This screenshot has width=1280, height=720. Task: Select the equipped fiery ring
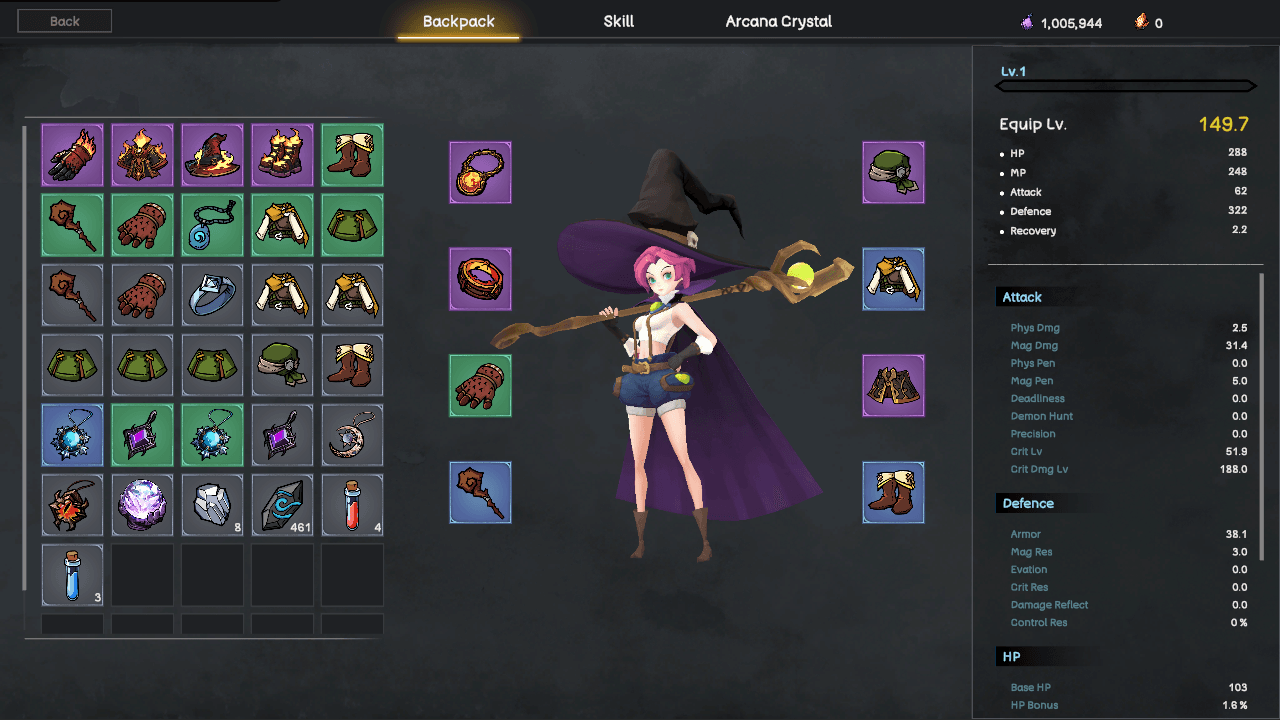480,279
